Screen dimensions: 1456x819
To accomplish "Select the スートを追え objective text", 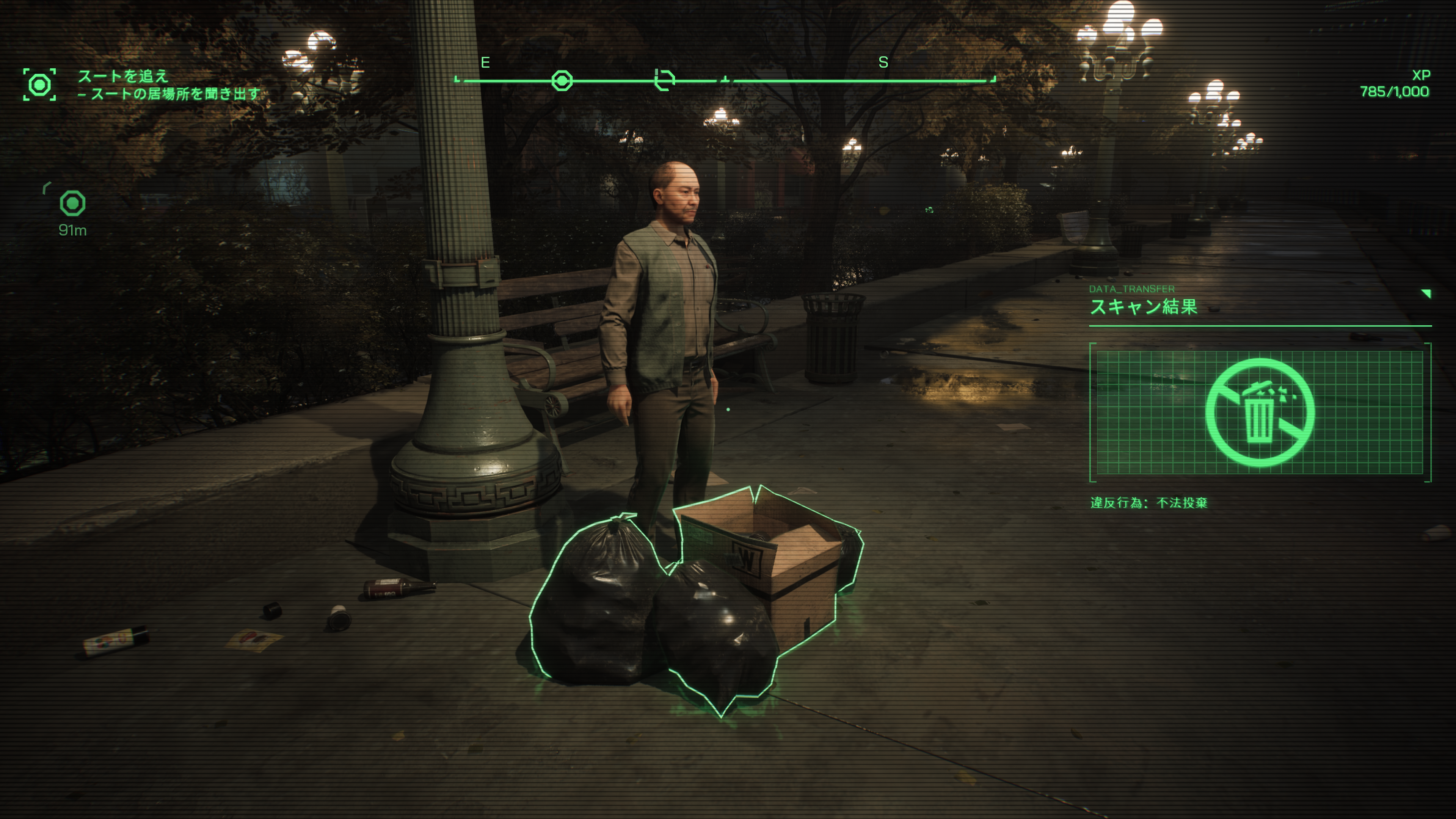I will [x=123, y=76].
